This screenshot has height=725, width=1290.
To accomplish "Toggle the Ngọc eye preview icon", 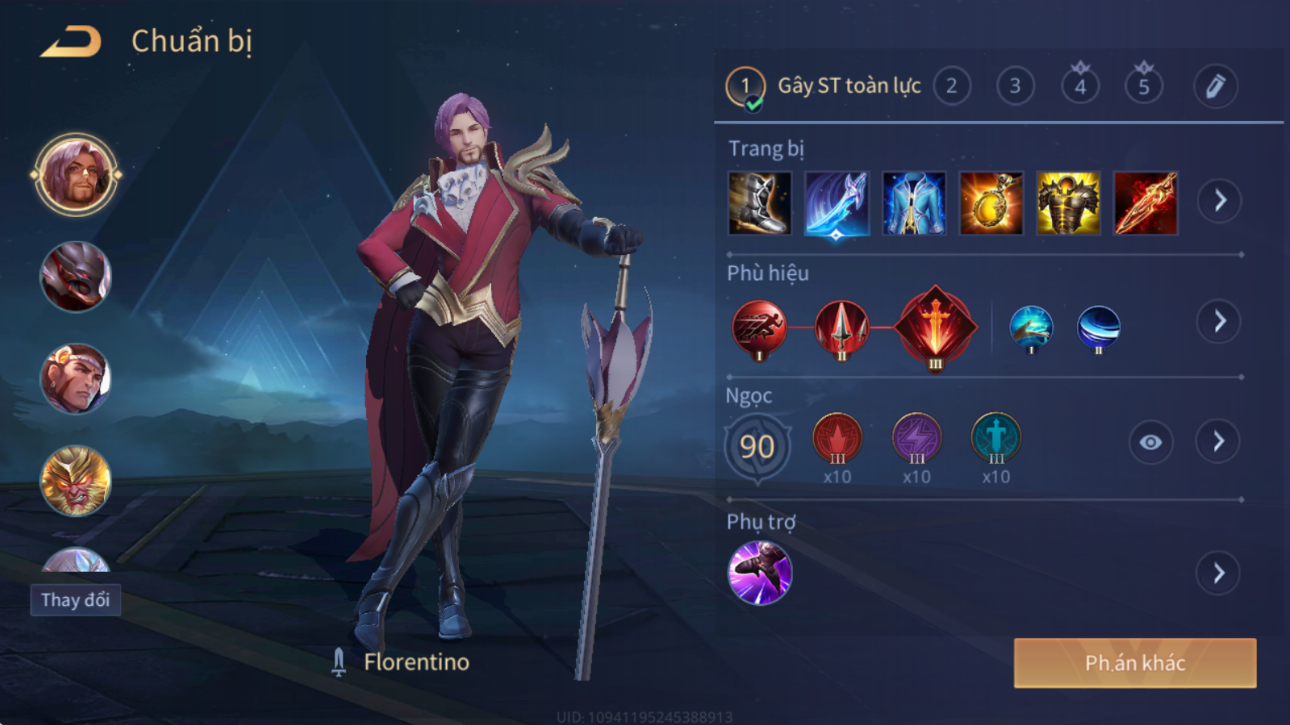I will (1150, 442).
